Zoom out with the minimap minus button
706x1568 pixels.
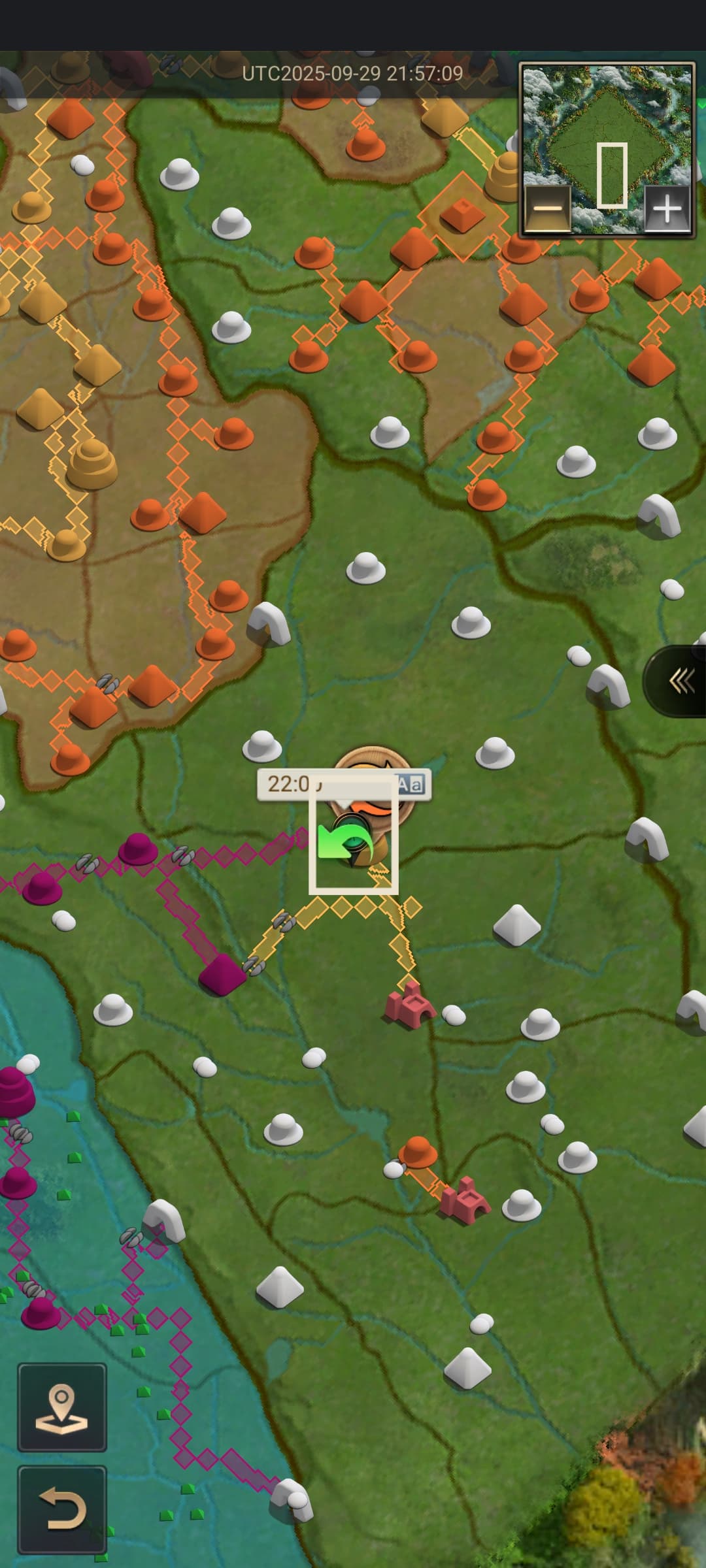[x=548, y=209]
